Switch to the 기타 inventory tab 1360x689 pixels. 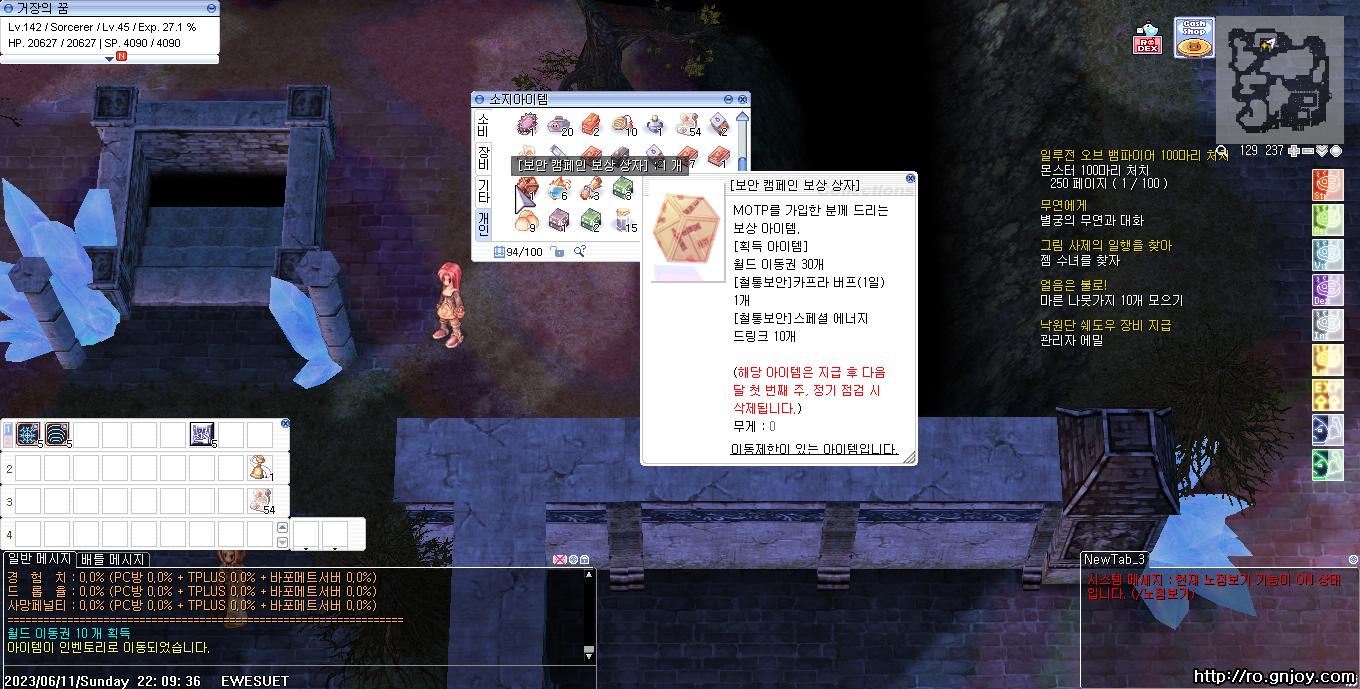(x=482, y=190)
